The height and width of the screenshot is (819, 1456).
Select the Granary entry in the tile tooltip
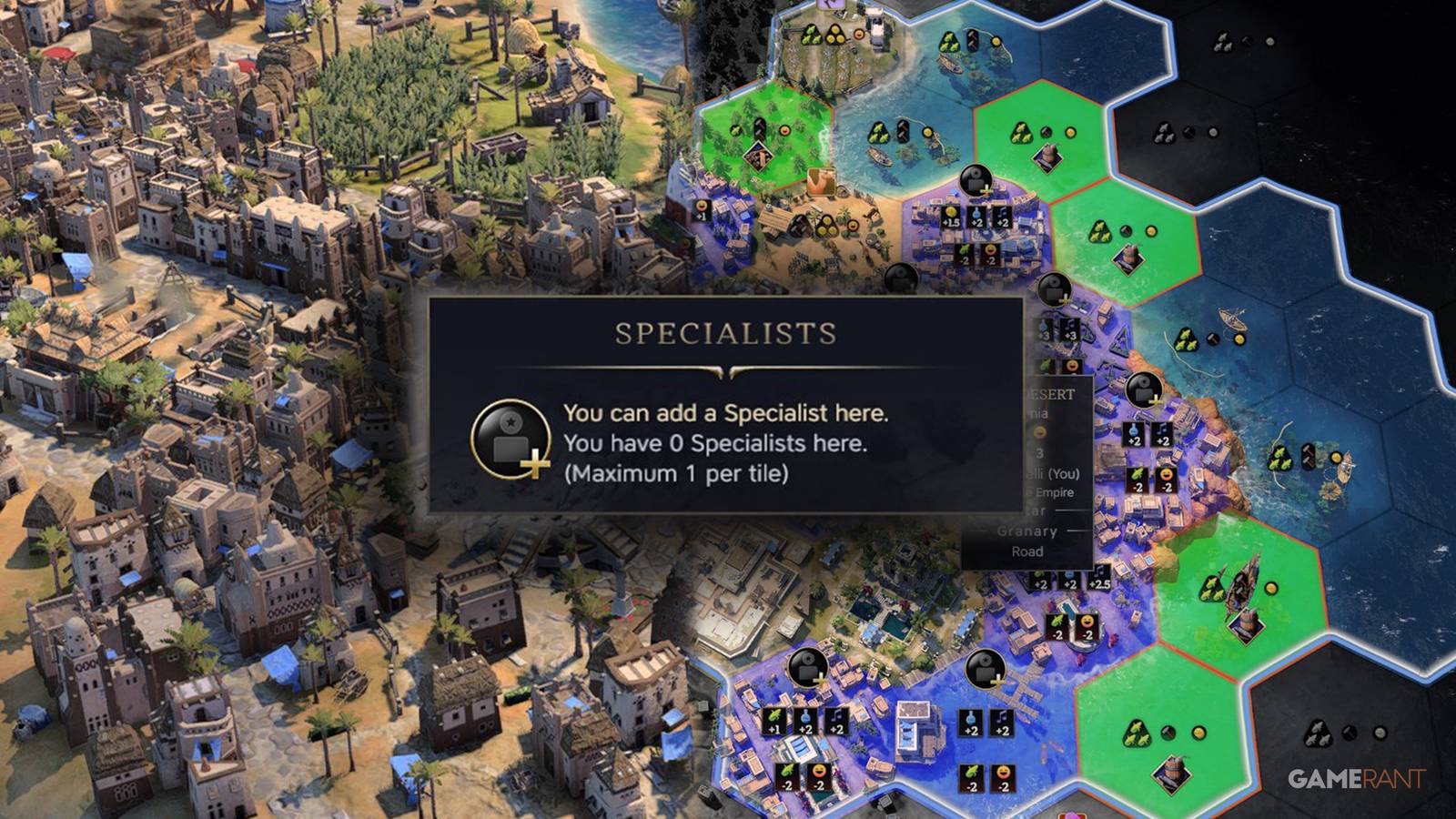tap(1026, 531)
